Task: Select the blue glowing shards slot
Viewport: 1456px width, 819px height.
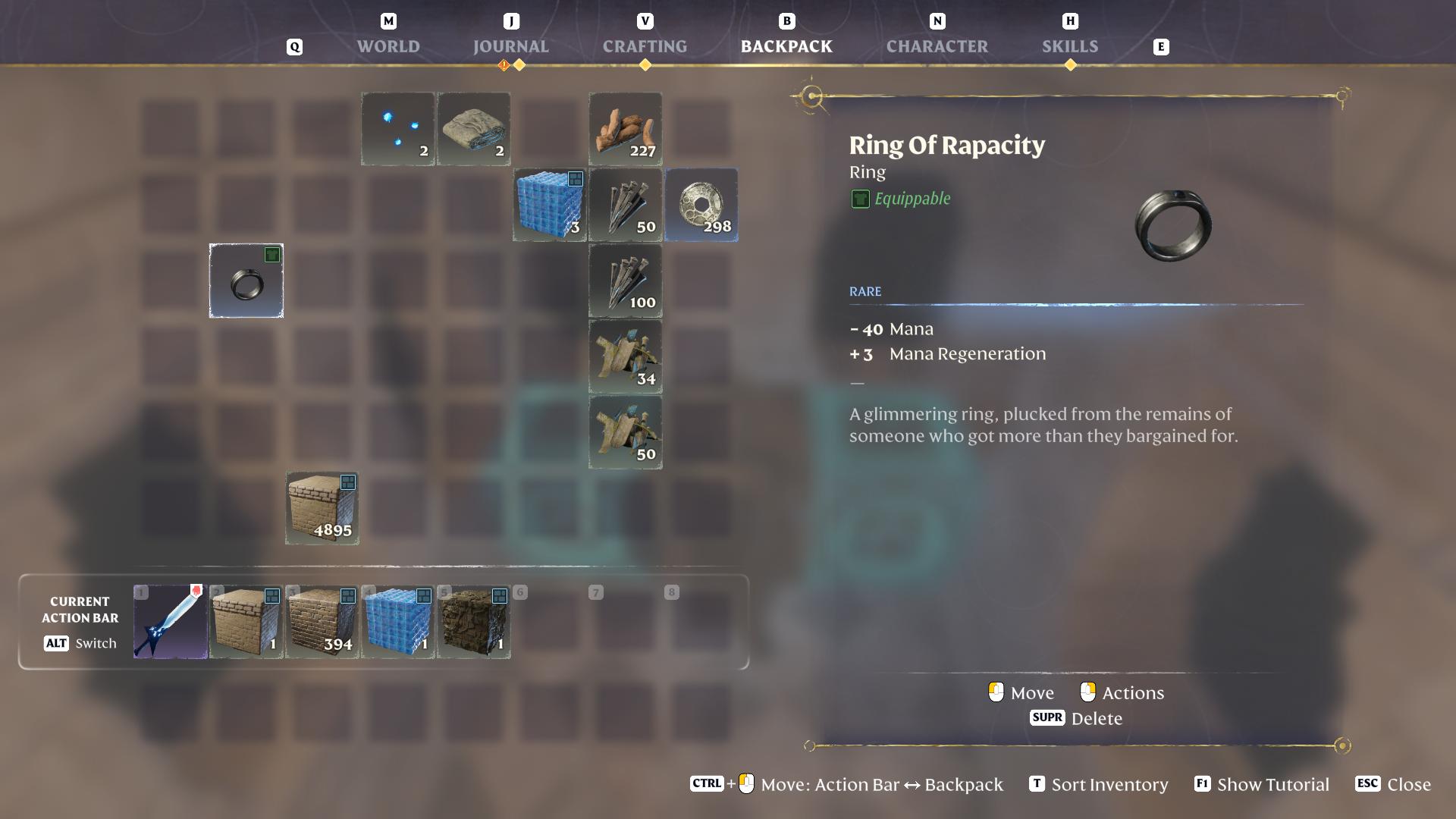Action: (398, 129)
